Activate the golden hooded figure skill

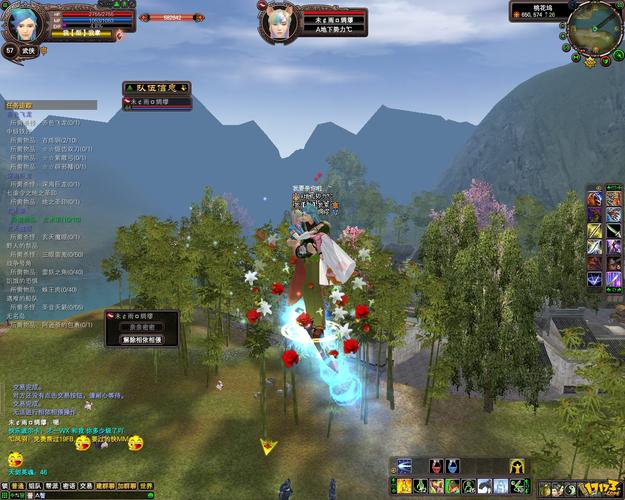[517, 466]
